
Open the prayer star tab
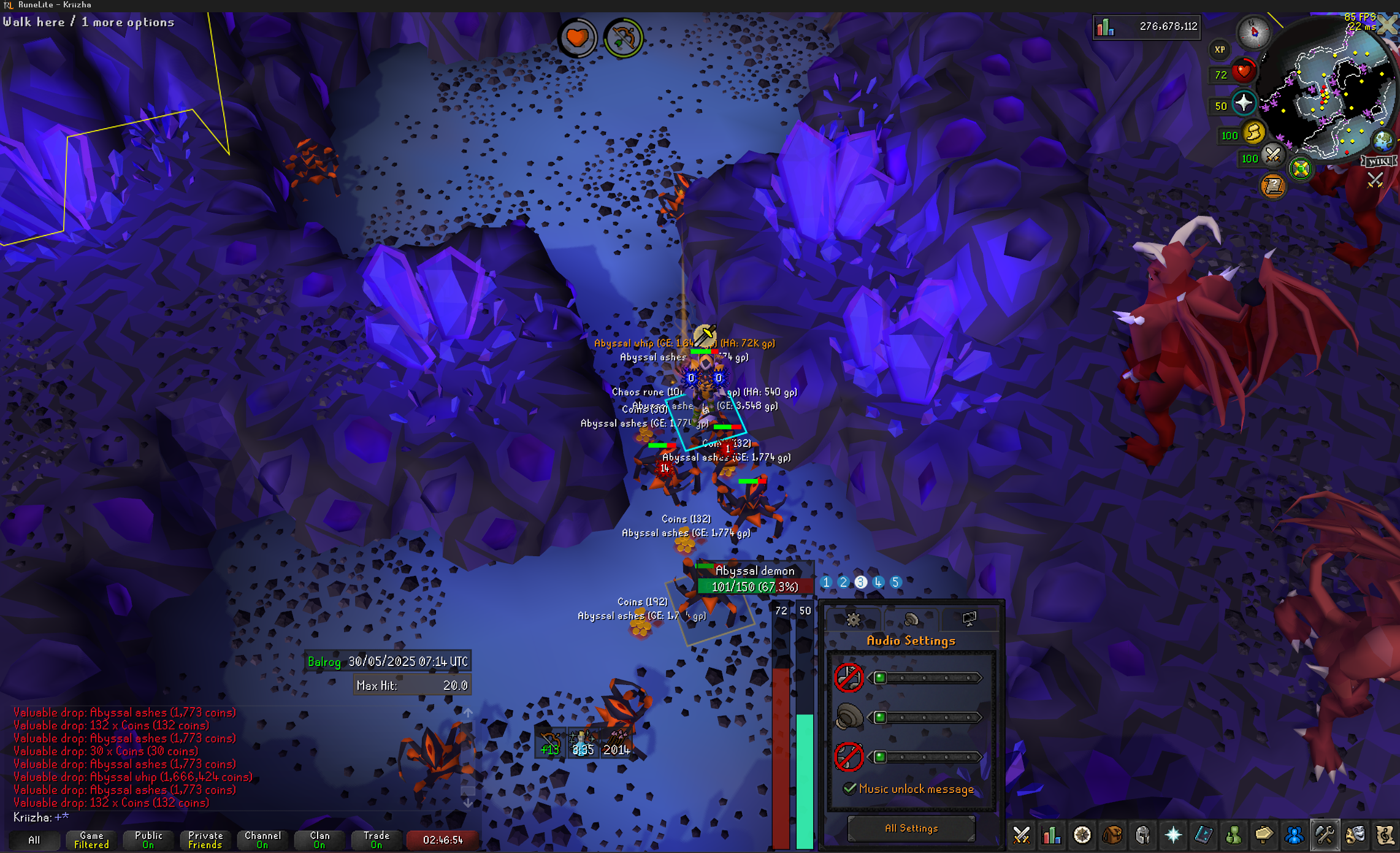tap(1172, 835)
